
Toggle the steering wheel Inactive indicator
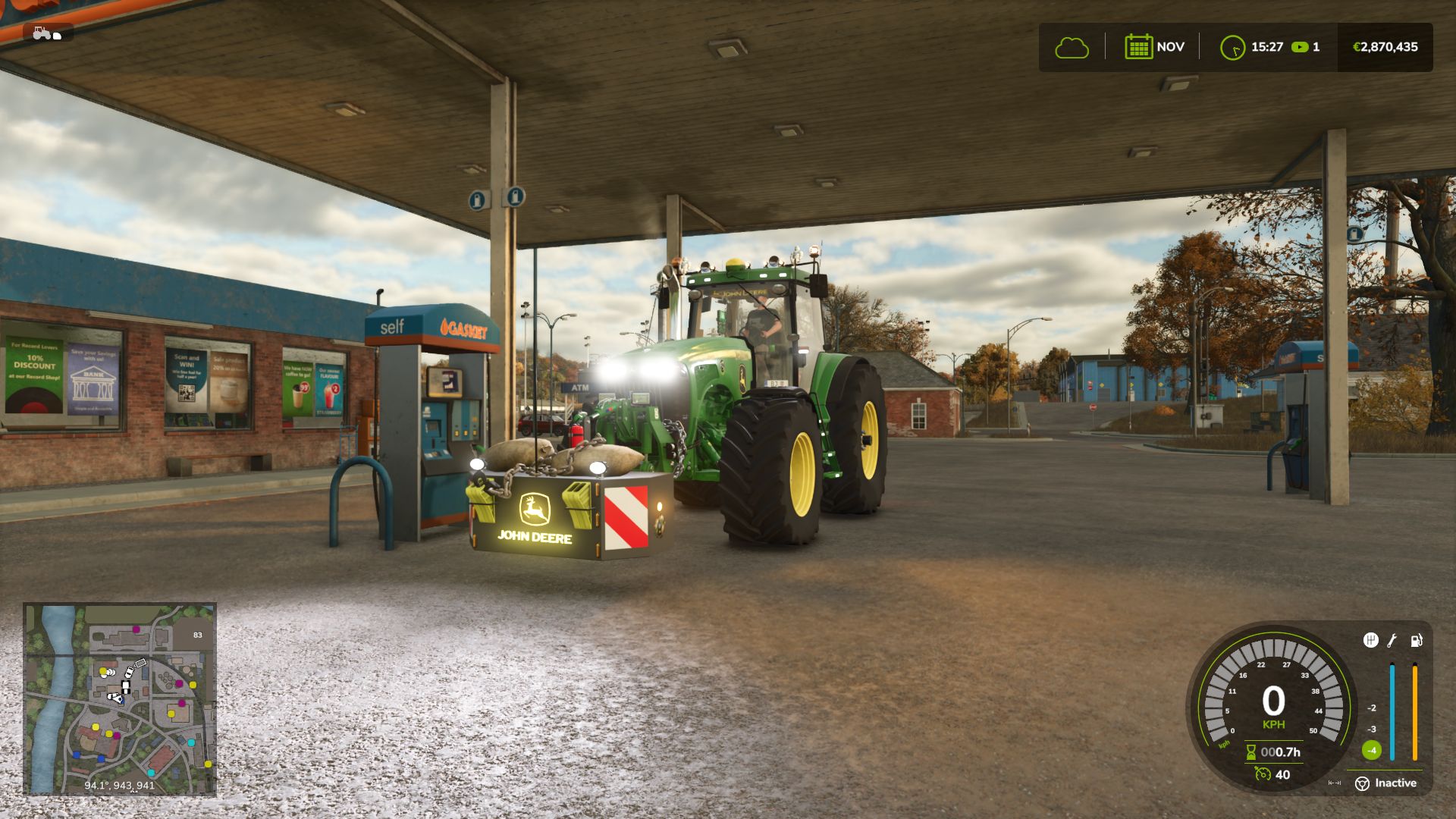tap(1363, 783)
